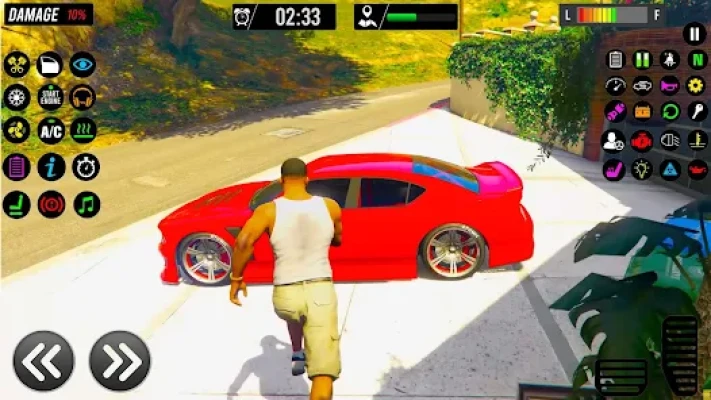The height and width of the screenshot is (400, 711).
Task: Switch camera view with the eye icon
Action: [x=83, y=65]
